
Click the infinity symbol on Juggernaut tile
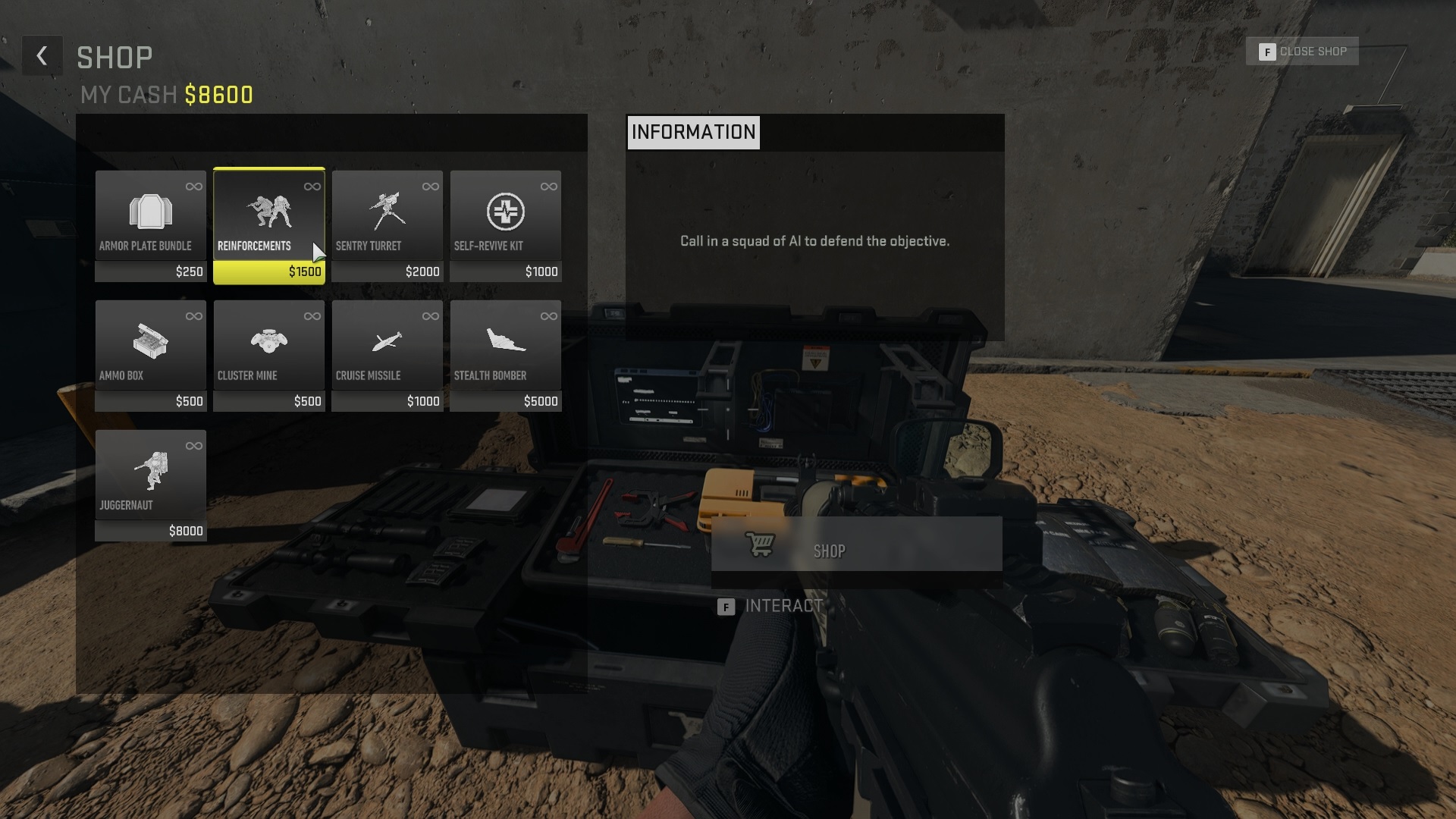(196, 444)
